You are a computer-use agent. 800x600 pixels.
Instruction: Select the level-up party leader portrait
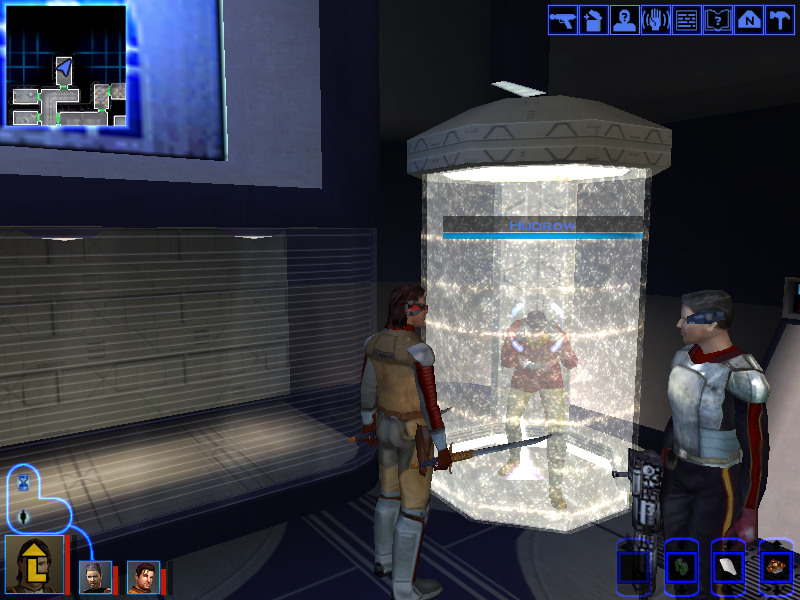[x=34, y=566]
